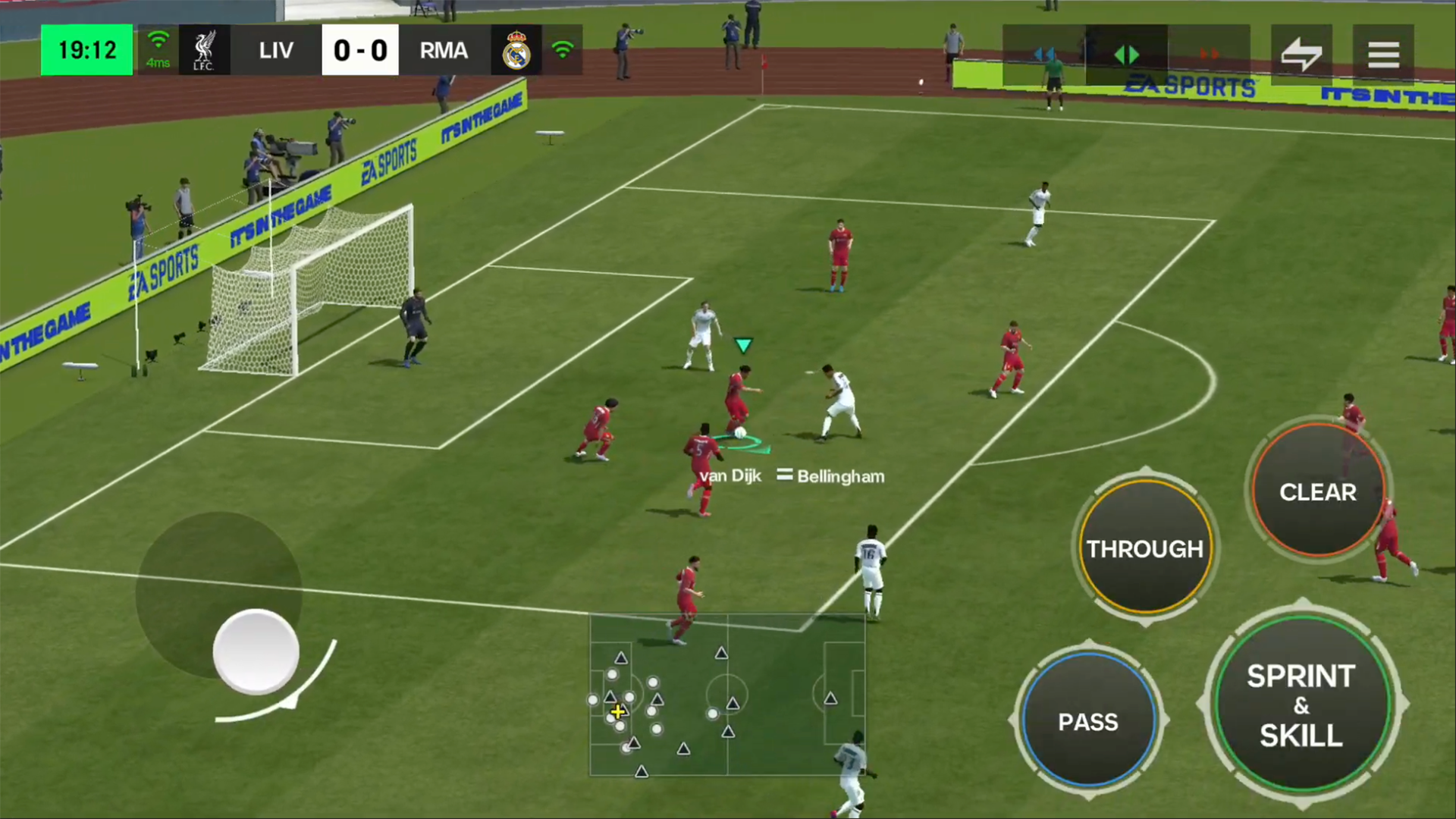
Task: Click the van Dijk player name label
Action: 730,475
